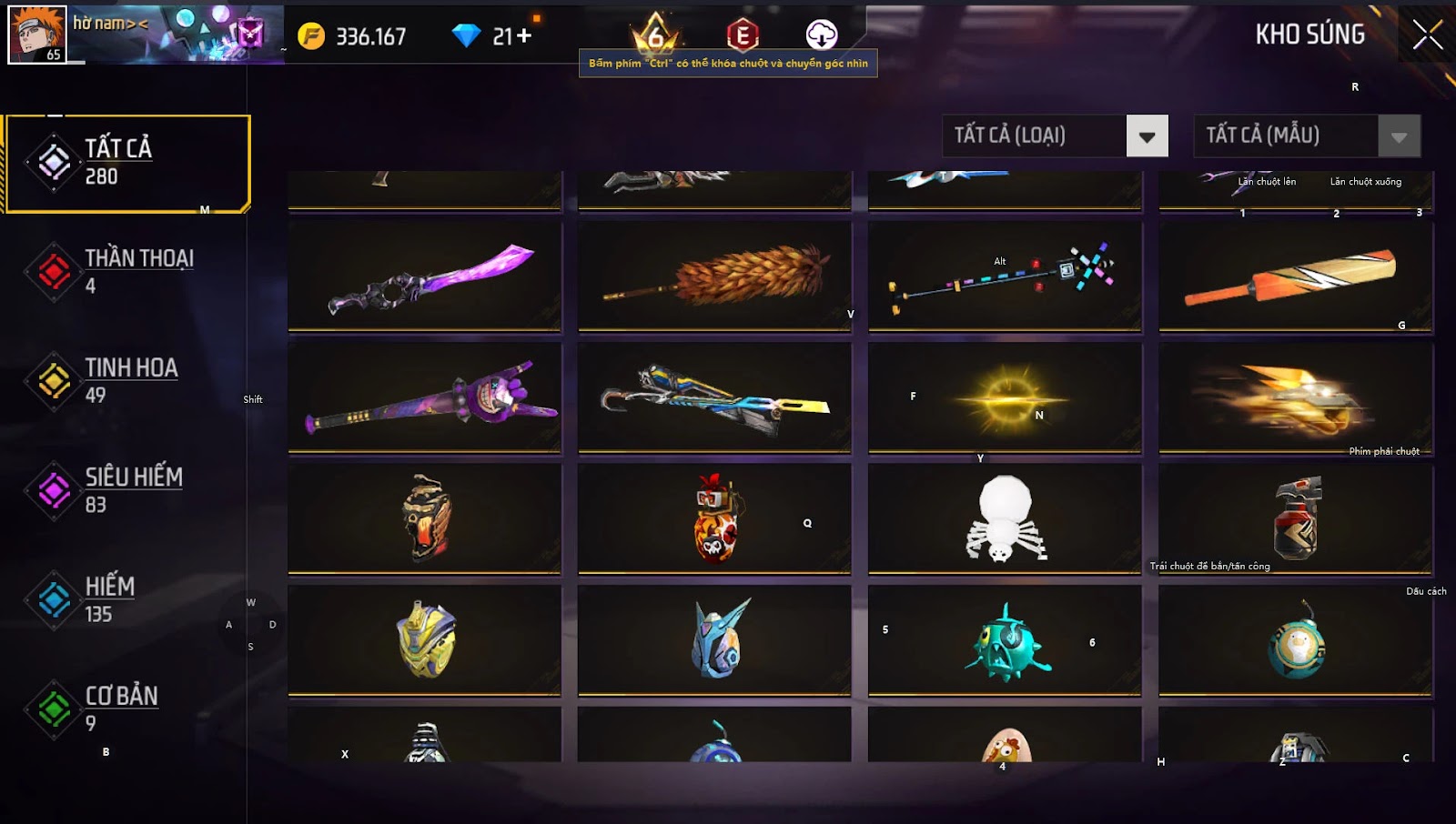Select the white spider grenade skin
Viewport: 1456px width, 824px height.
[1005, 518]
